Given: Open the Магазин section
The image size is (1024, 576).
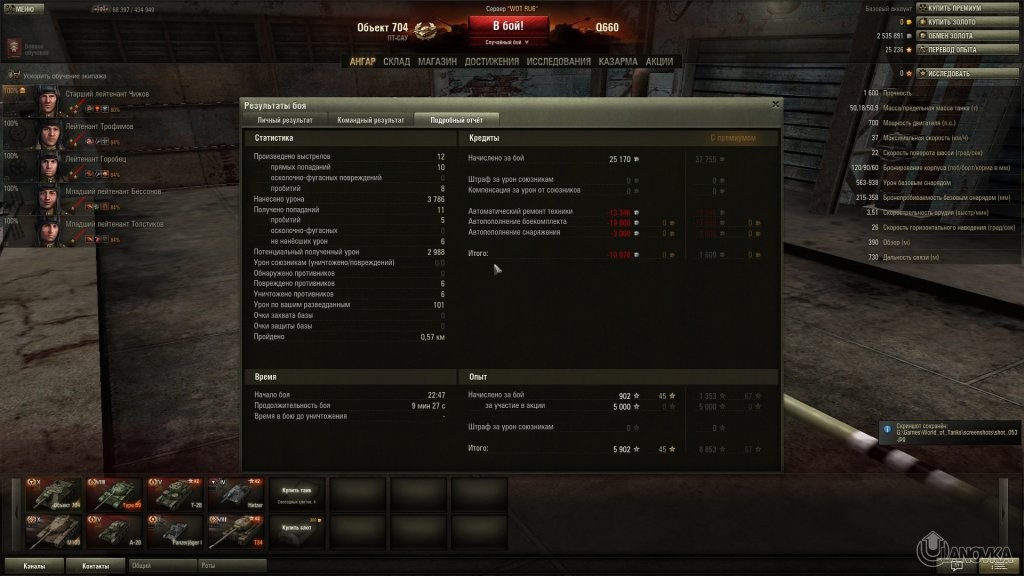Looking at the screenshot, I should tap(437, 61).
